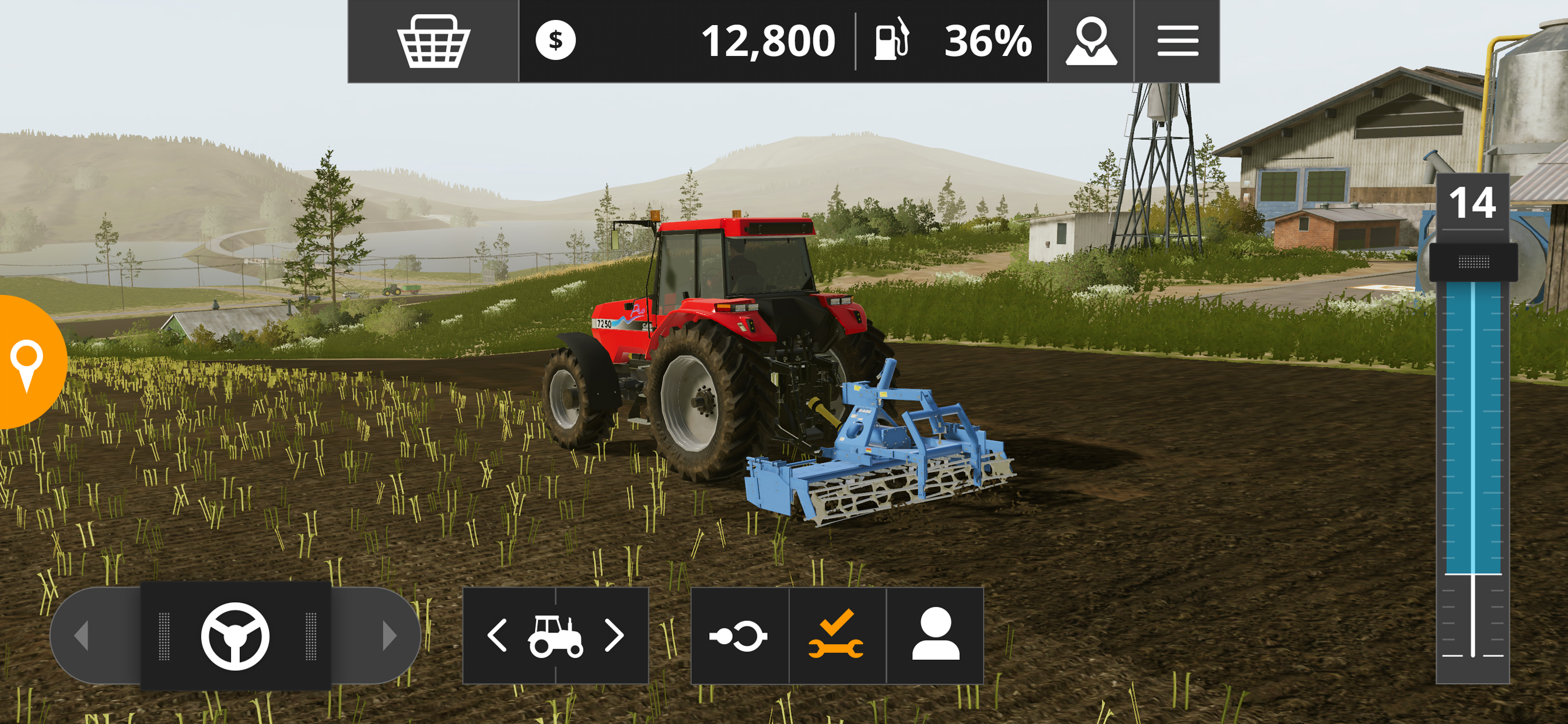Toggle implement attachment on the cultivator

click(x=739, y=635)
